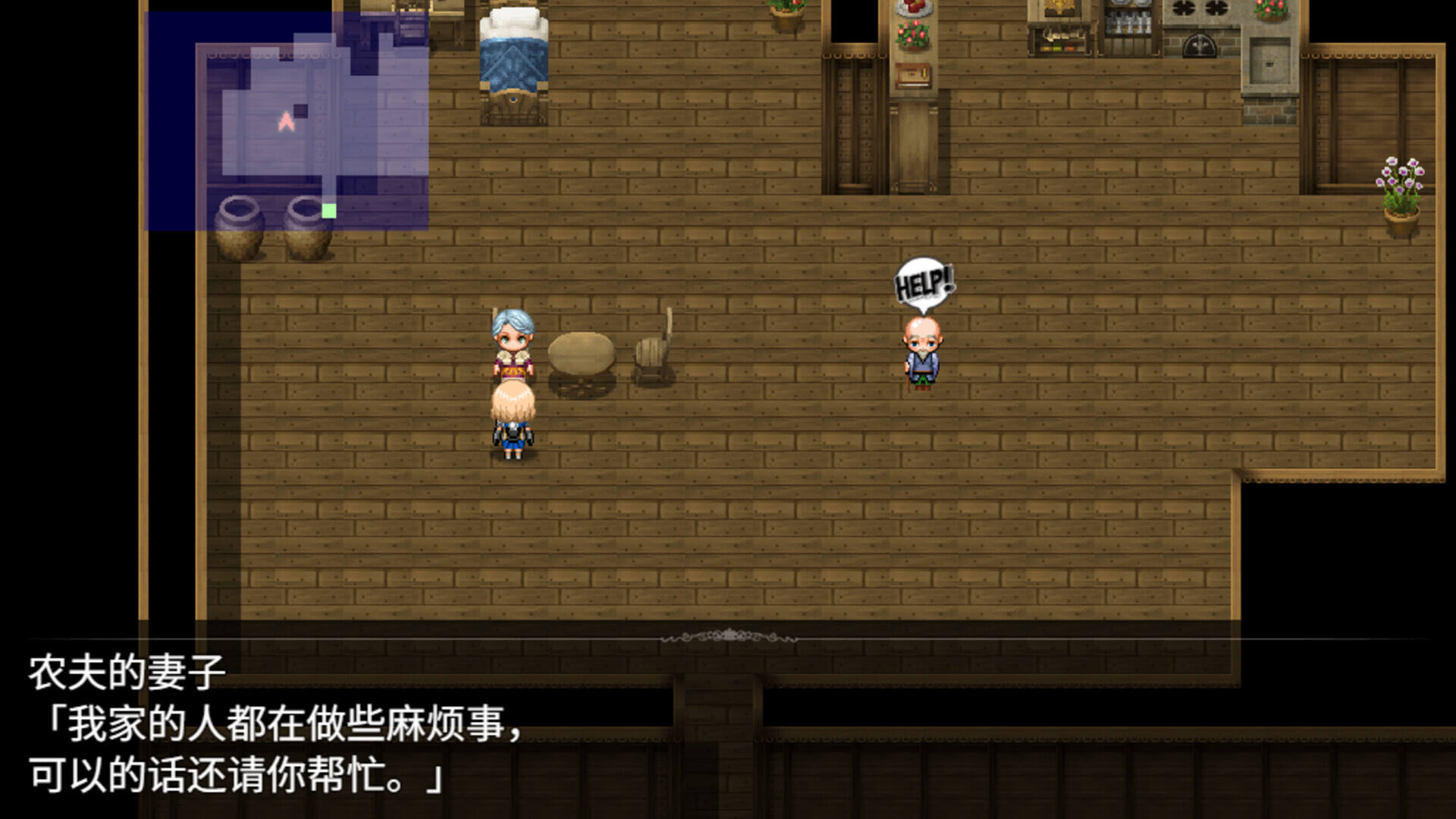Select the player character with blonde hair
Viewport: 1456px width, 819px height.
[514, 421]
